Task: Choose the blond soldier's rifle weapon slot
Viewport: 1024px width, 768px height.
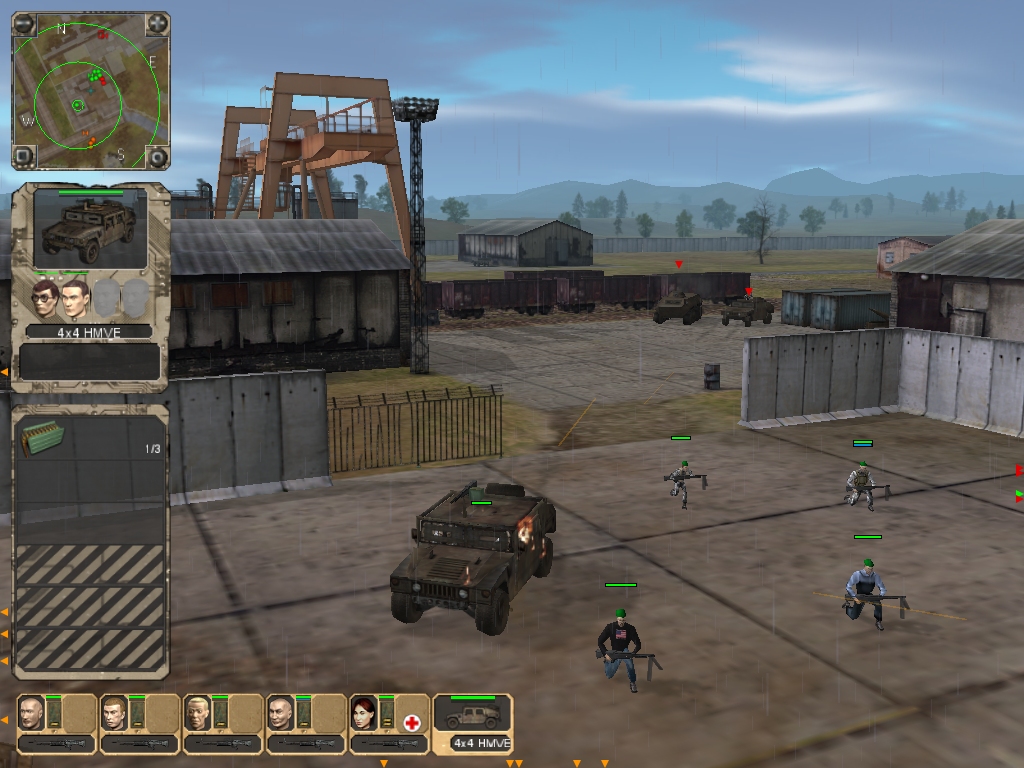Action: coord(222,743)
